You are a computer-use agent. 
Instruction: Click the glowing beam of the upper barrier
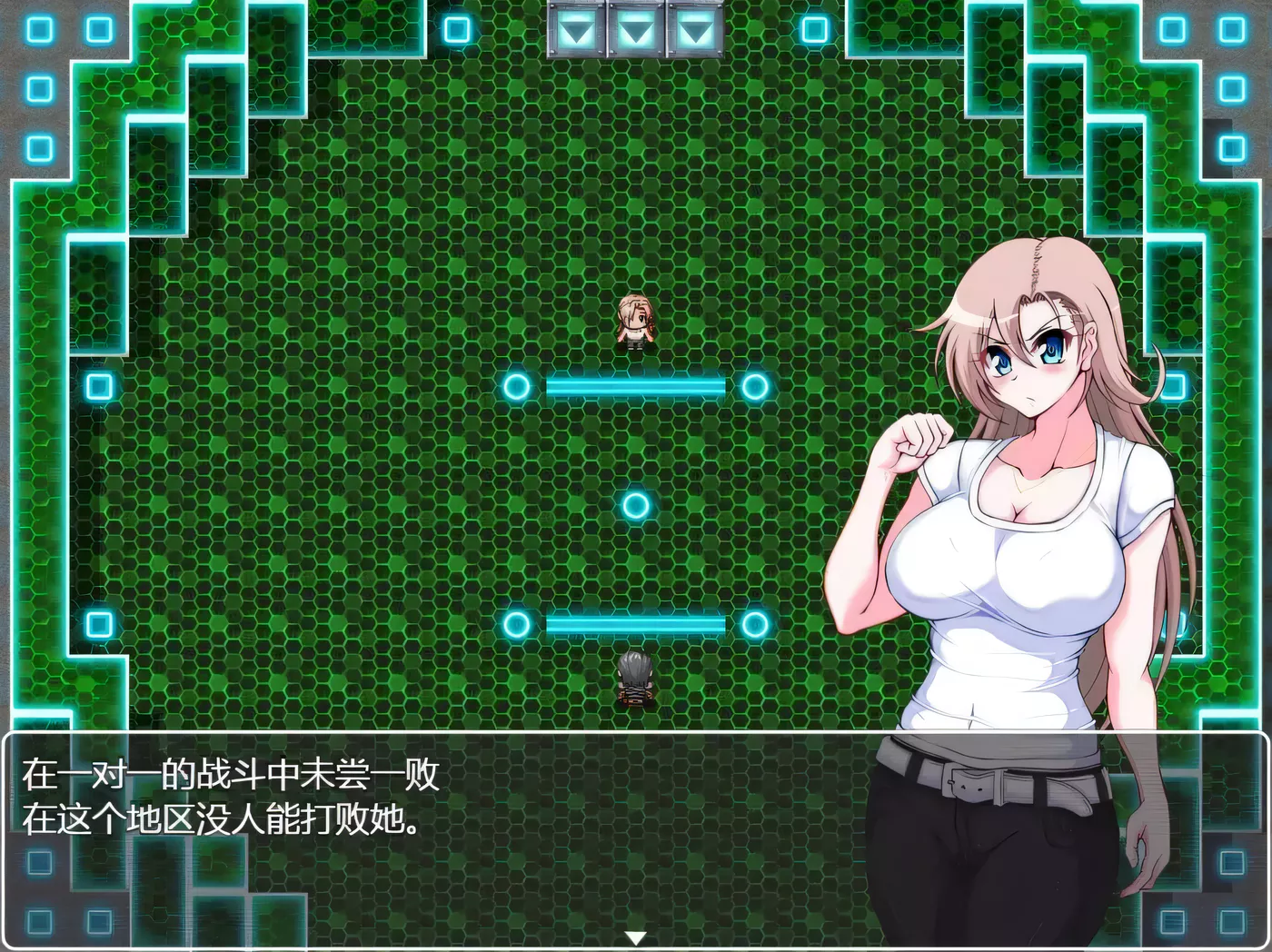point(636,386)
